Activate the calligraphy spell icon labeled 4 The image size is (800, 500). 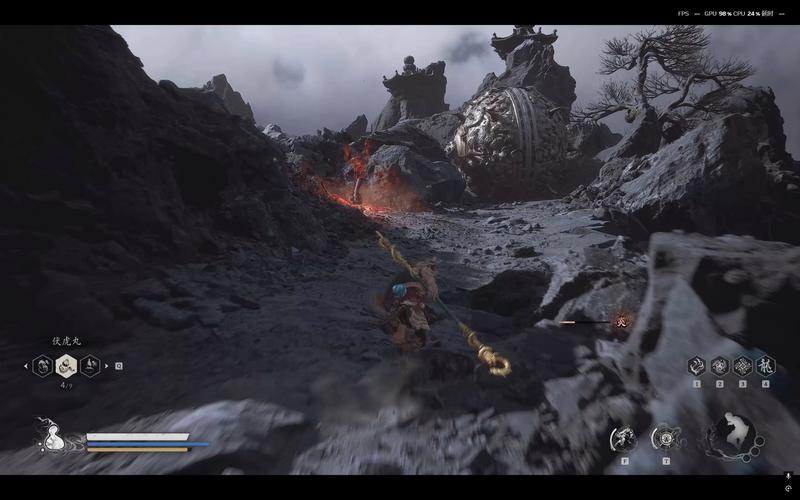click(766, 365)
